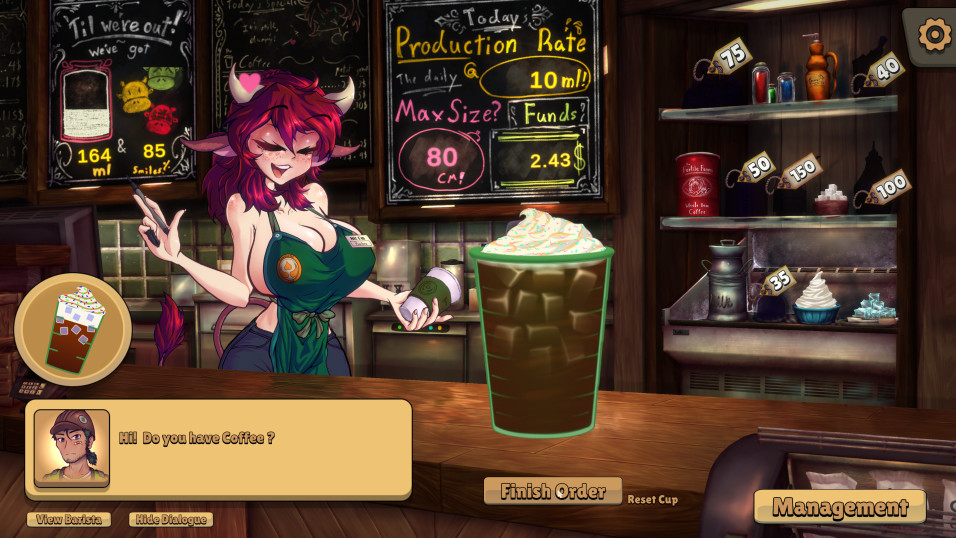Select the bowl of sugar cubes
The height and width of the screenshot is (538, 956).
pyautogui.click(x=830, y=200)
